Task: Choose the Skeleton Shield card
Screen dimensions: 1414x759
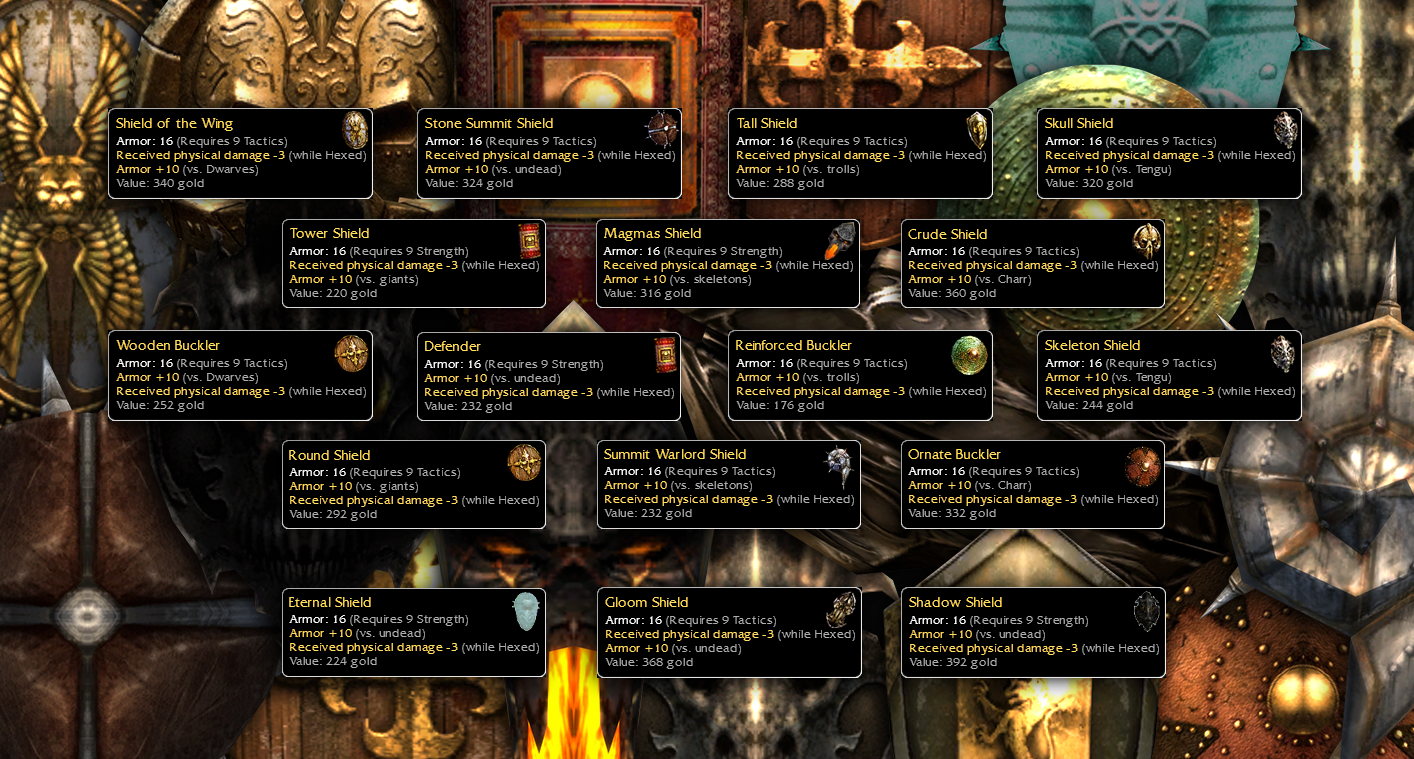Action: (1169, 376)
